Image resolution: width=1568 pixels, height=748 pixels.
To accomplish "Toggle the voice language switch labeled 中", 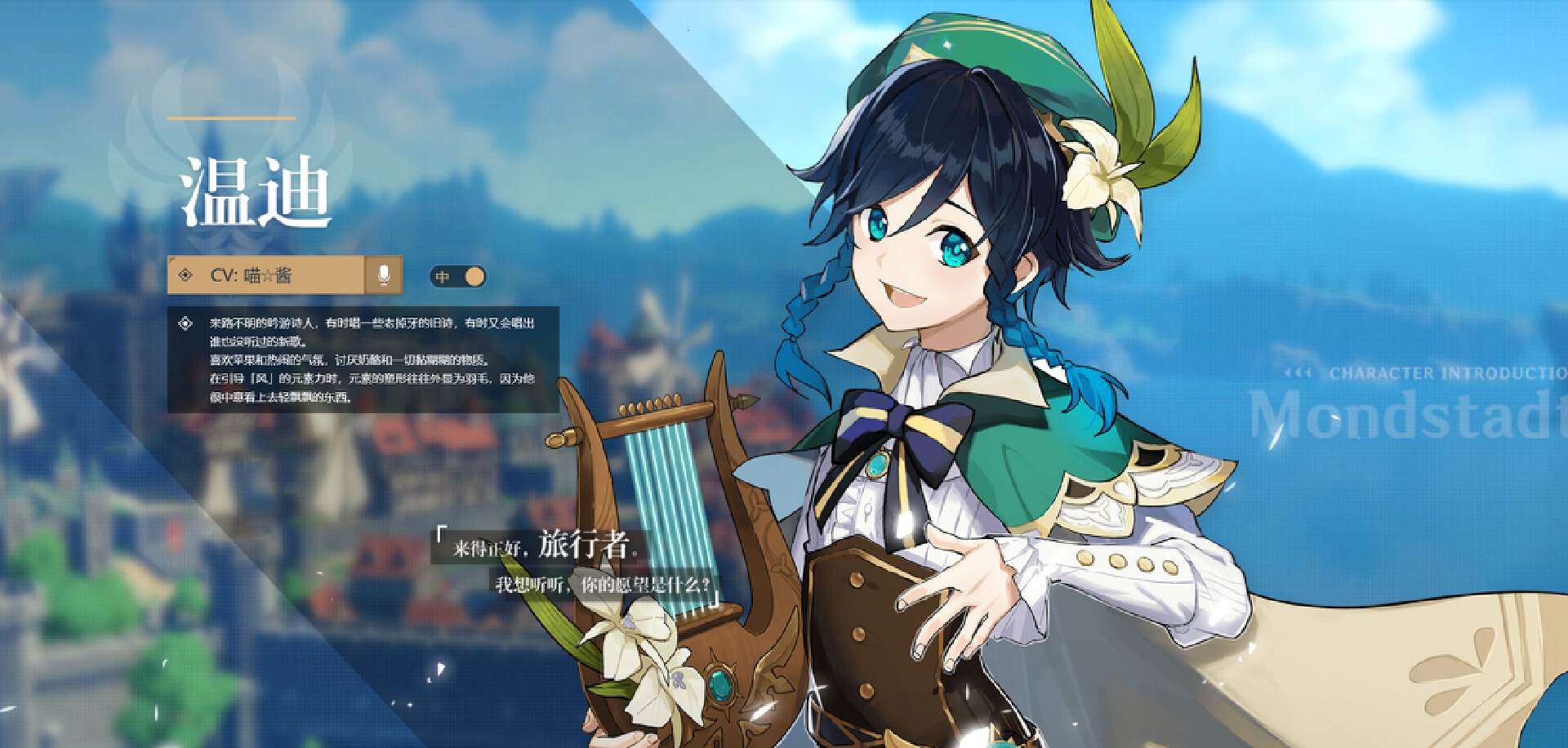I will click(457, 277).
